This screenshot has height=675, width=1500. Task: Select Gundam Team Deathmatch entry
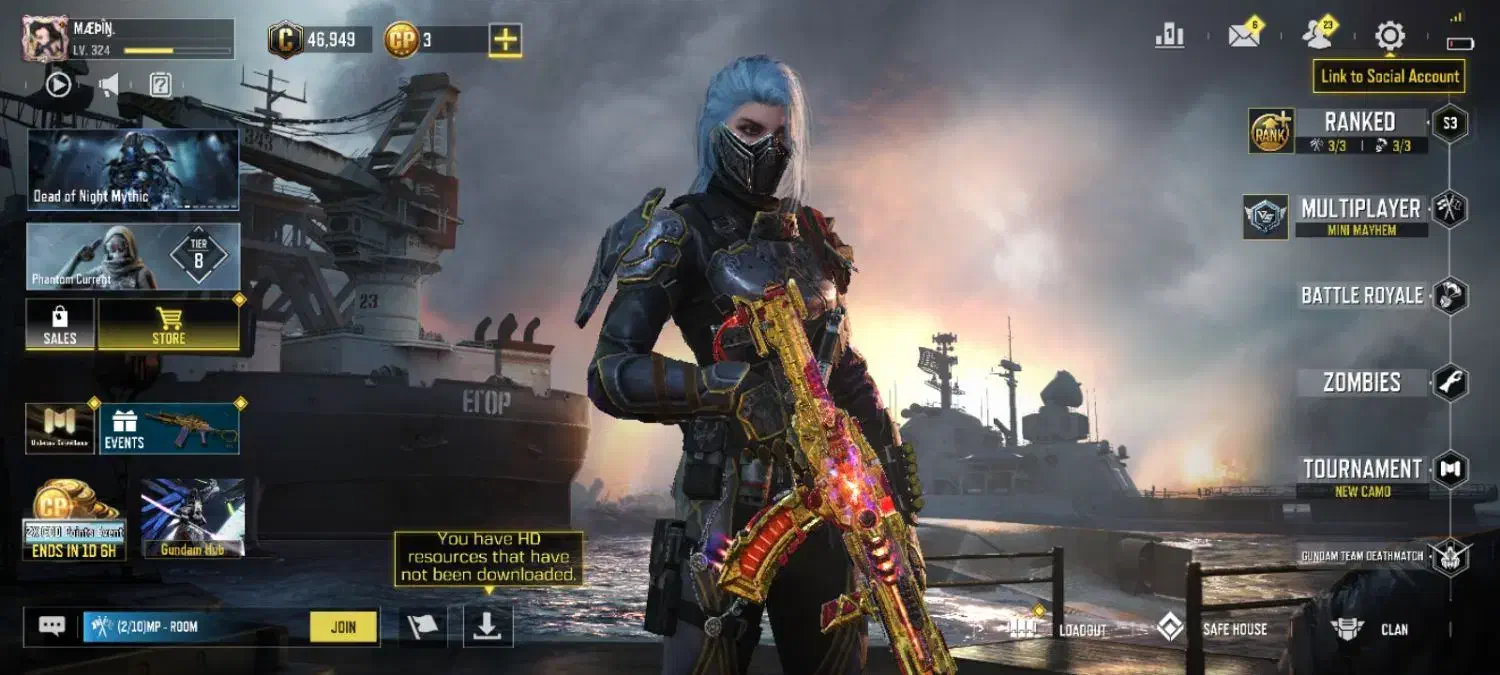(1362, 556)
